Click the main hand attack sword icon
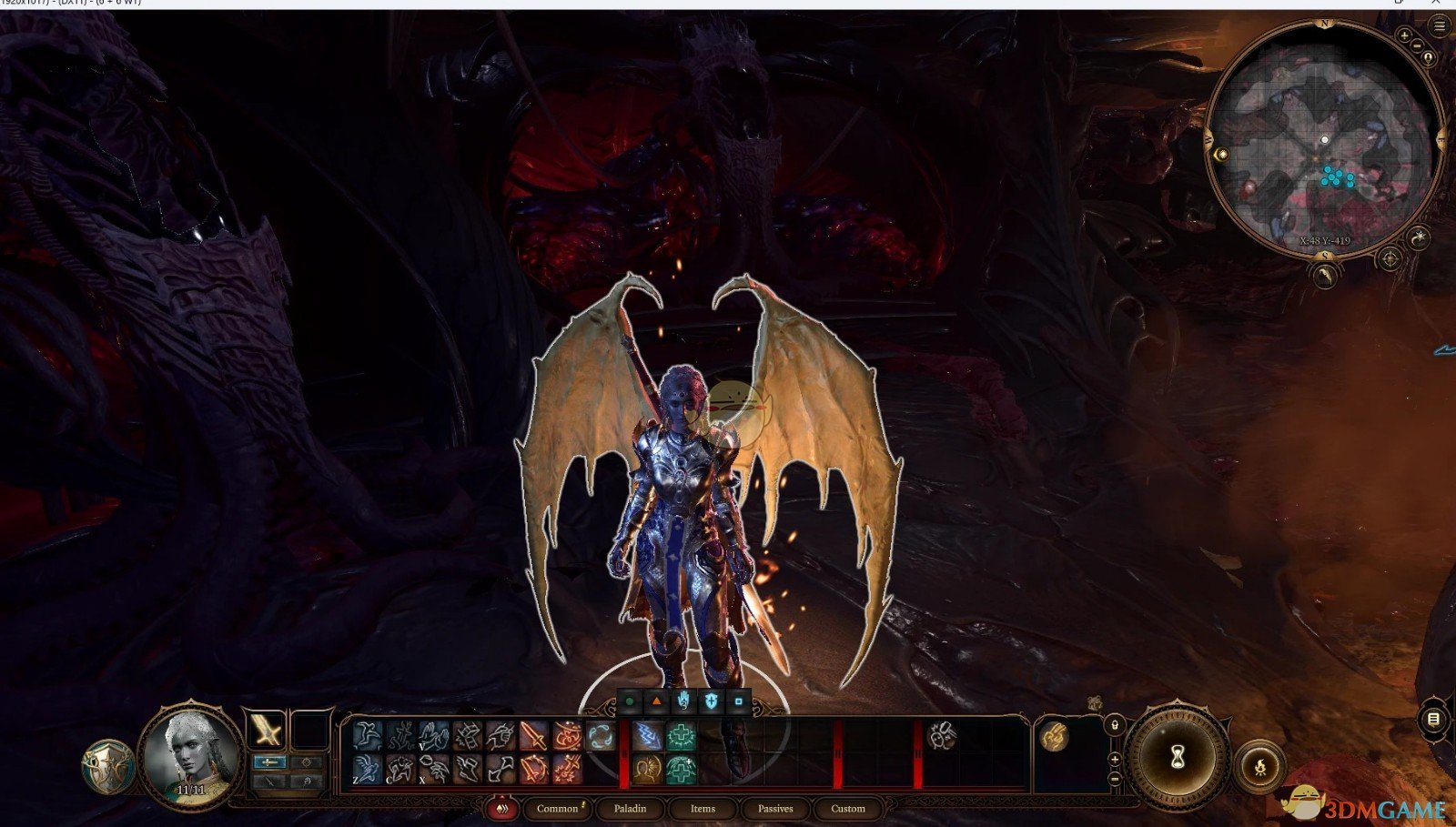 532,735
